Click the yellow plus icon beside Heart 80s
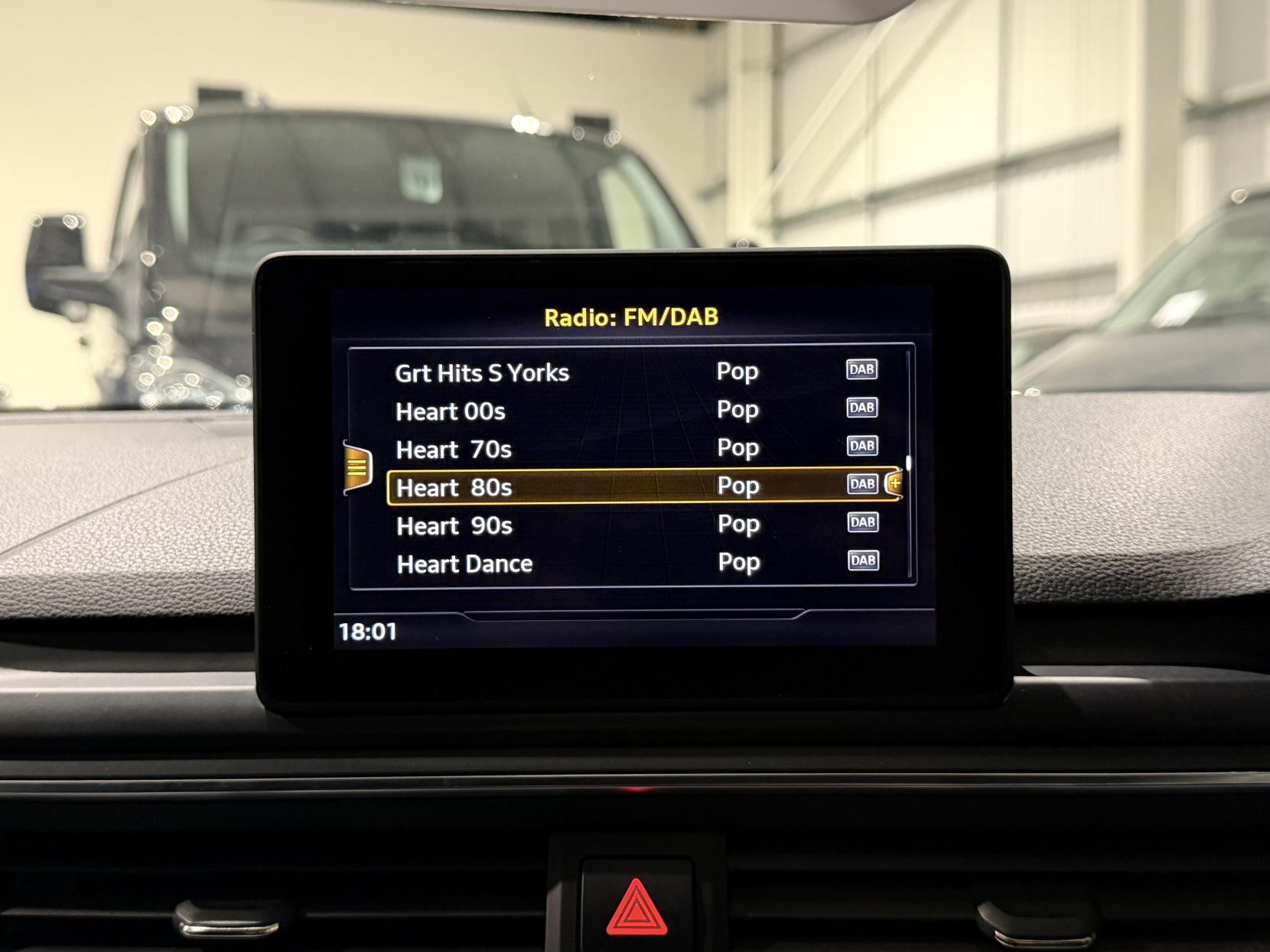Screen dimensions: 1270x952 894,483
